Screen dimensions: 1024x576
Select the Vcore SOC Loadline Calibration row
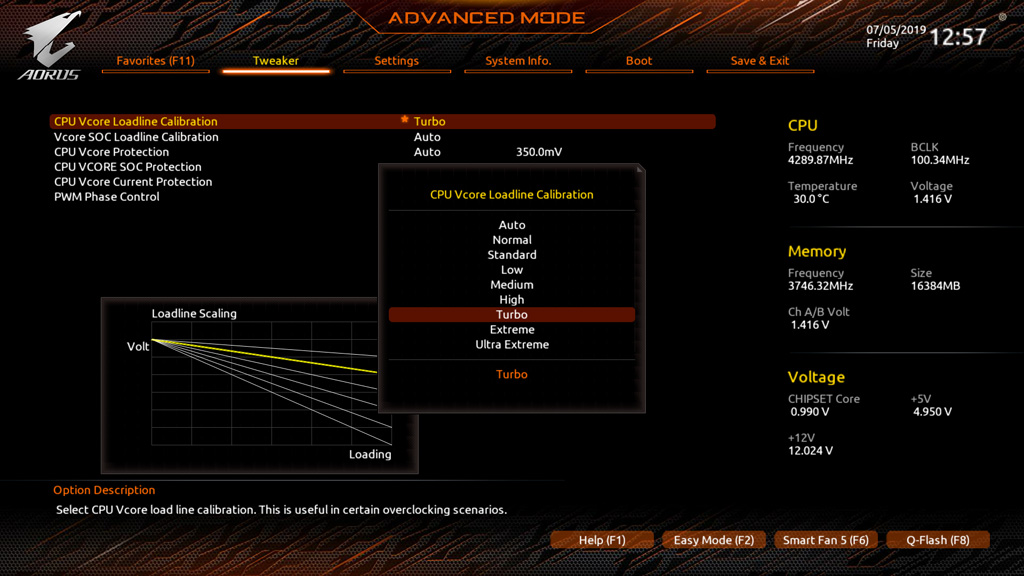pyautogui.click(x=136, y=137)
